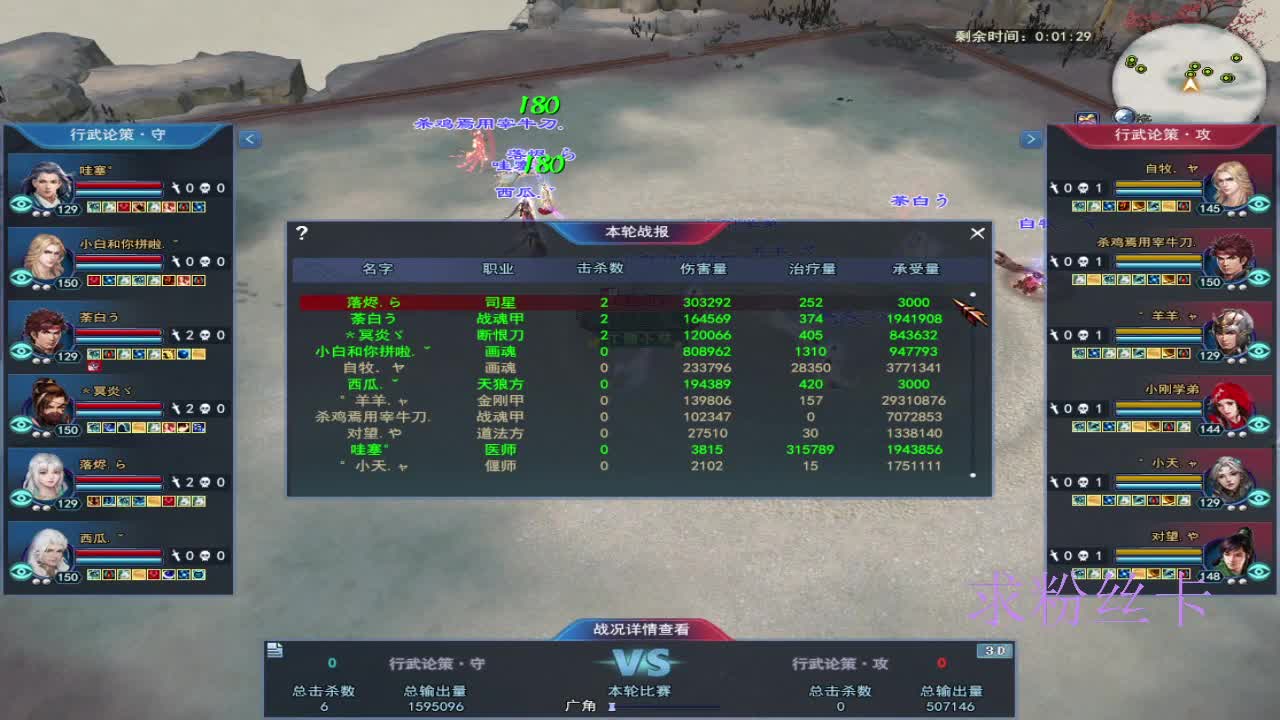Click the 本轮战报 title banner
This screenshot has height=720, width=1280.
(x=640, y=232)
